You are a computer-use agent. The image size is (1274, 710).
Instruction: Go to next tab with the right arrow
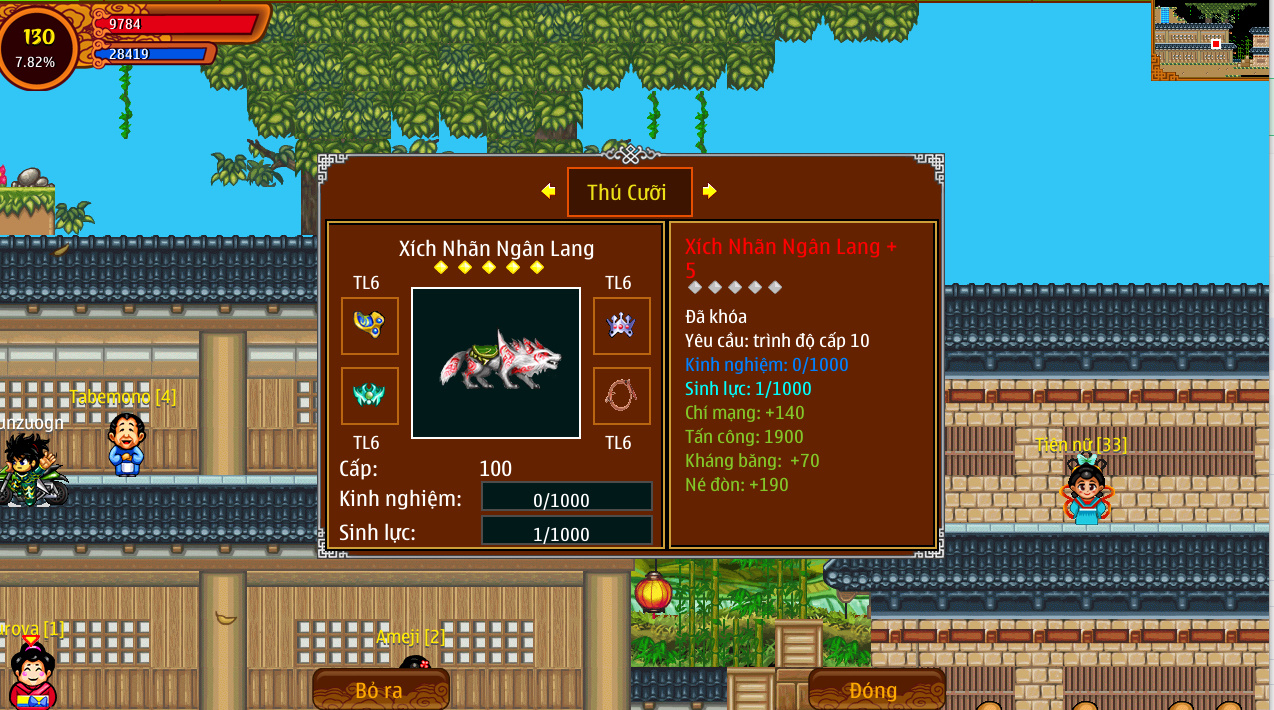tap(709, 191)
